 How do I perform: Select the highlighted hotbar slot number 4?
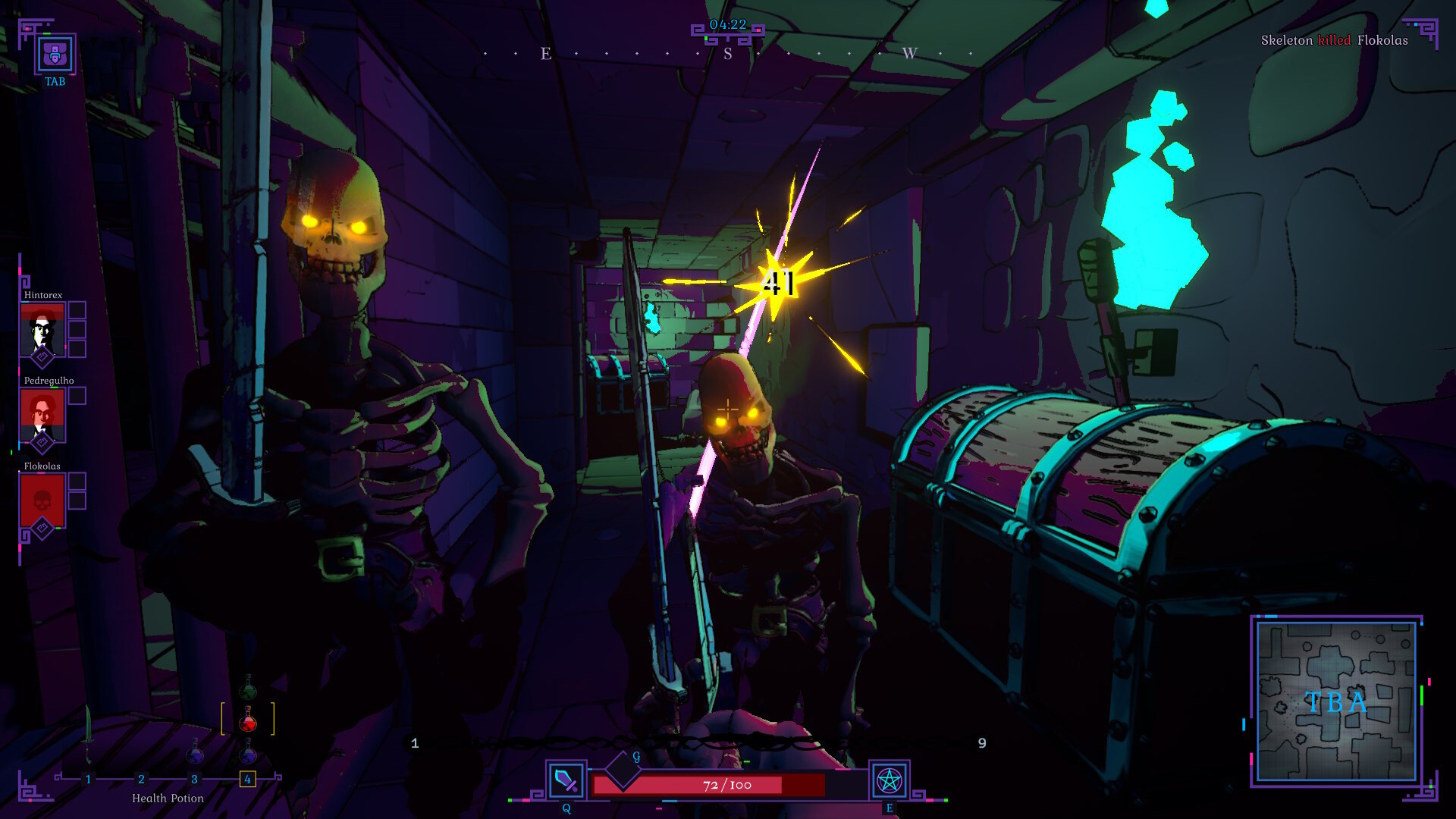tap(247, 779)
